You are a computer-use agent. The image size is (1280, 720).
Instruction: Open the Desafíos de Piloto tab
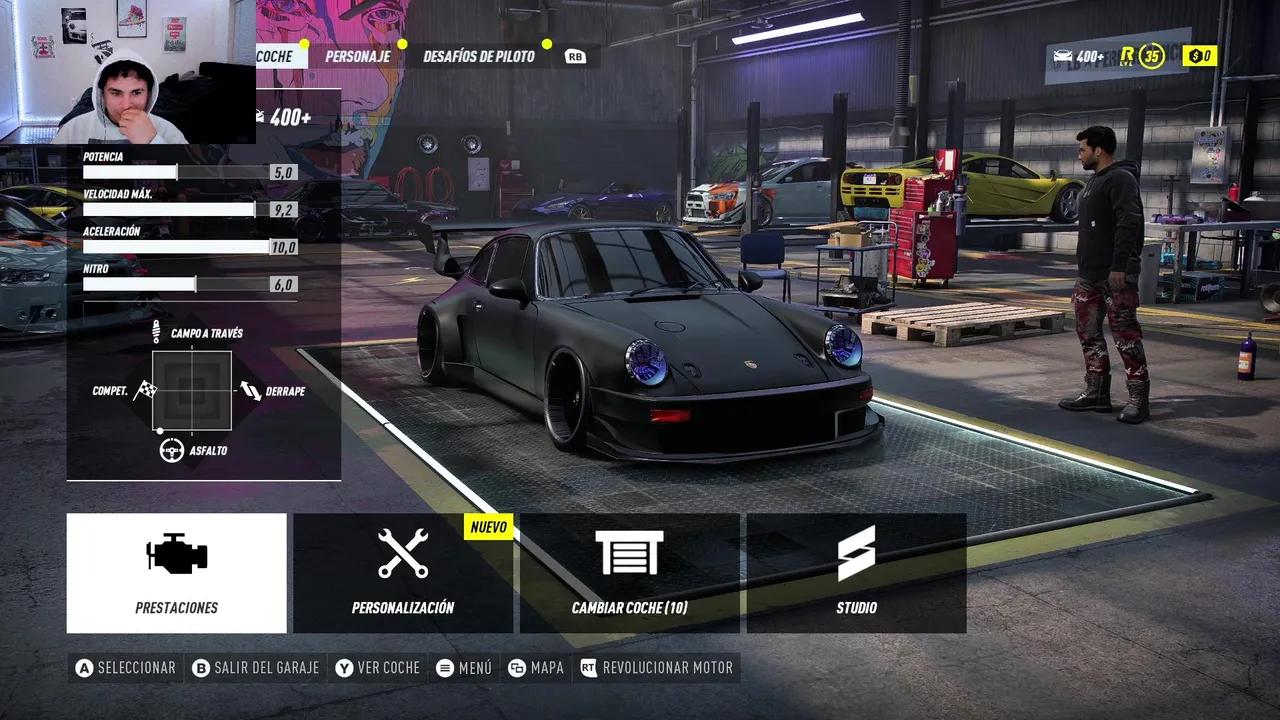[x=478, y=56]
